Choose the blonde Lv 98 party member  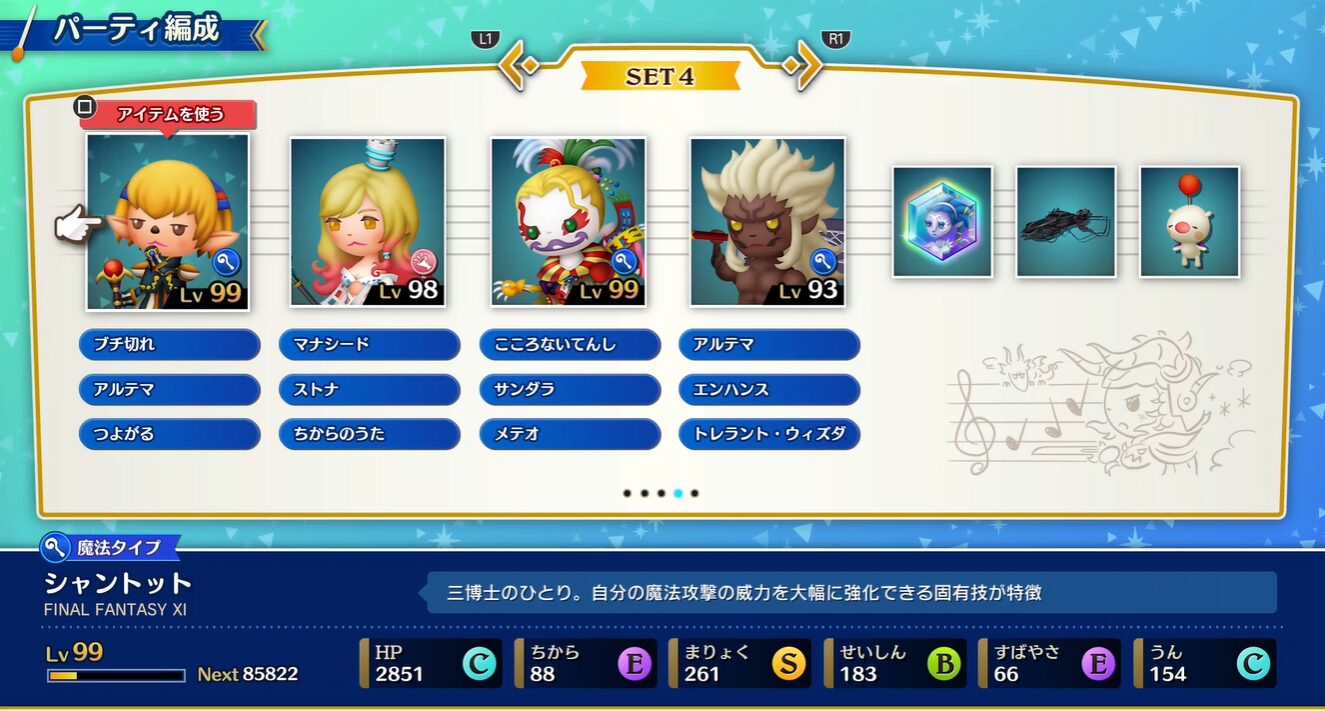367,221
